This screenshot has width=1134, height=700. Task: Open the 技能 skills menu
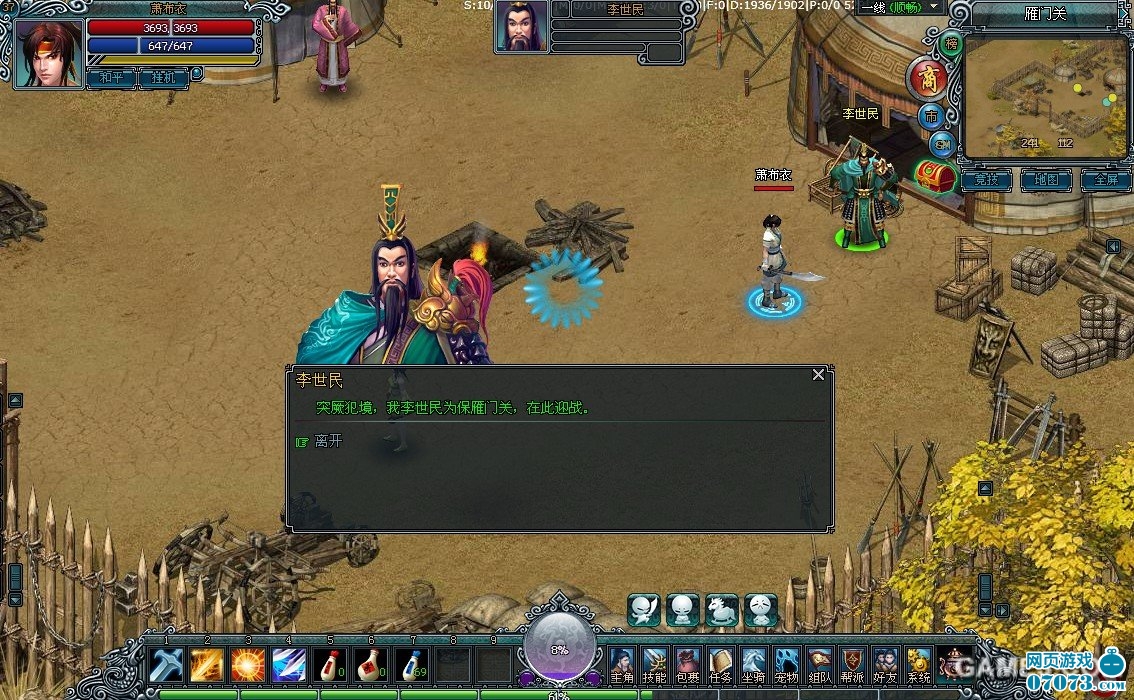pyautogui.click(x=655, y=665)
